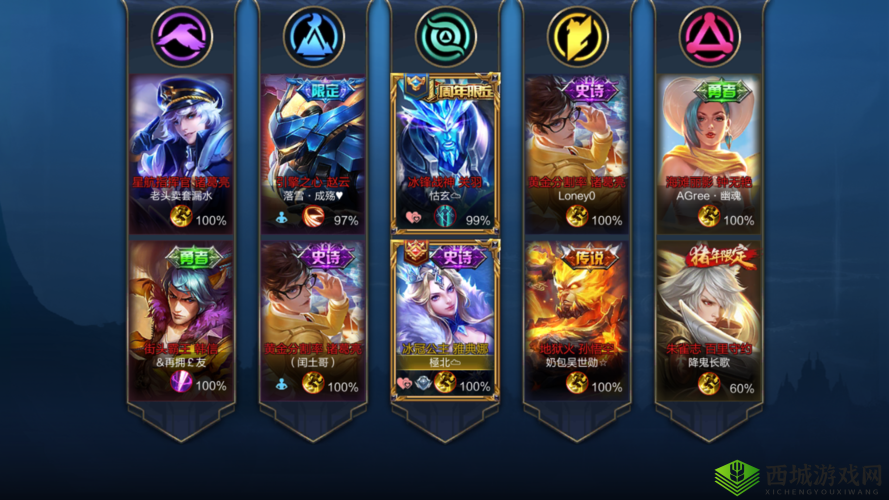Tap the yellow lightning role icon
Viewport: 889px width, 500px height.
point(577,36)
